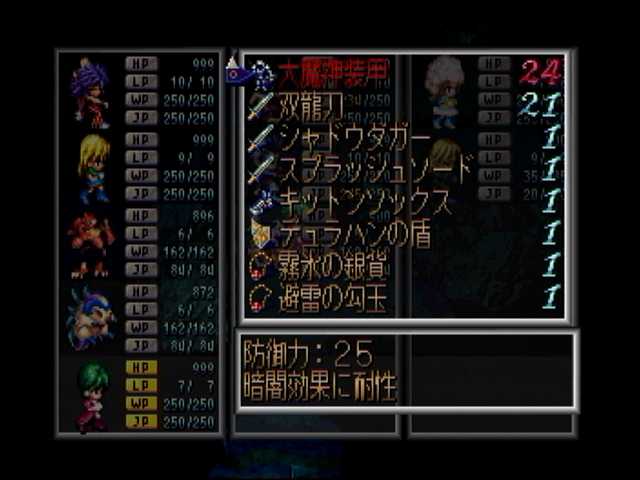Choose the blonde party member in blue

tap(92, 167)
